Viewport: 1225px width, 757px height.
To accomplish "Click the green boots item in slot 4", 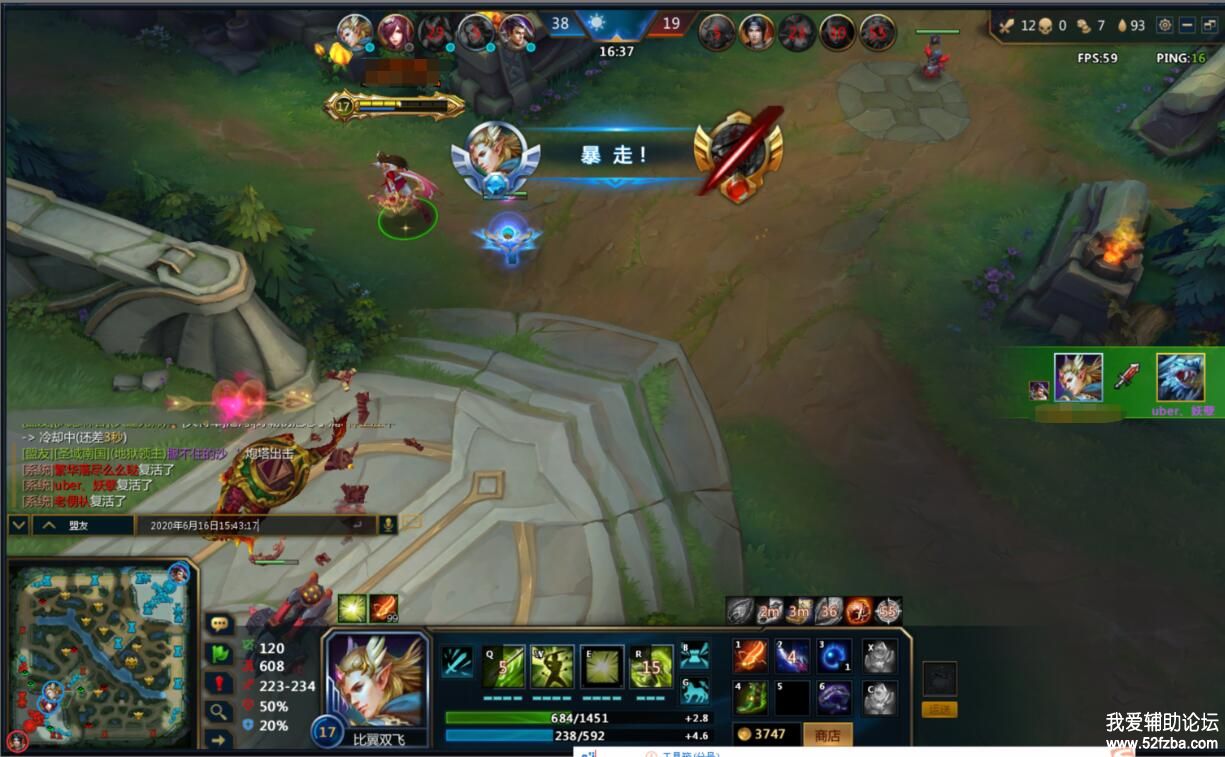I will (x=750, y=697).
